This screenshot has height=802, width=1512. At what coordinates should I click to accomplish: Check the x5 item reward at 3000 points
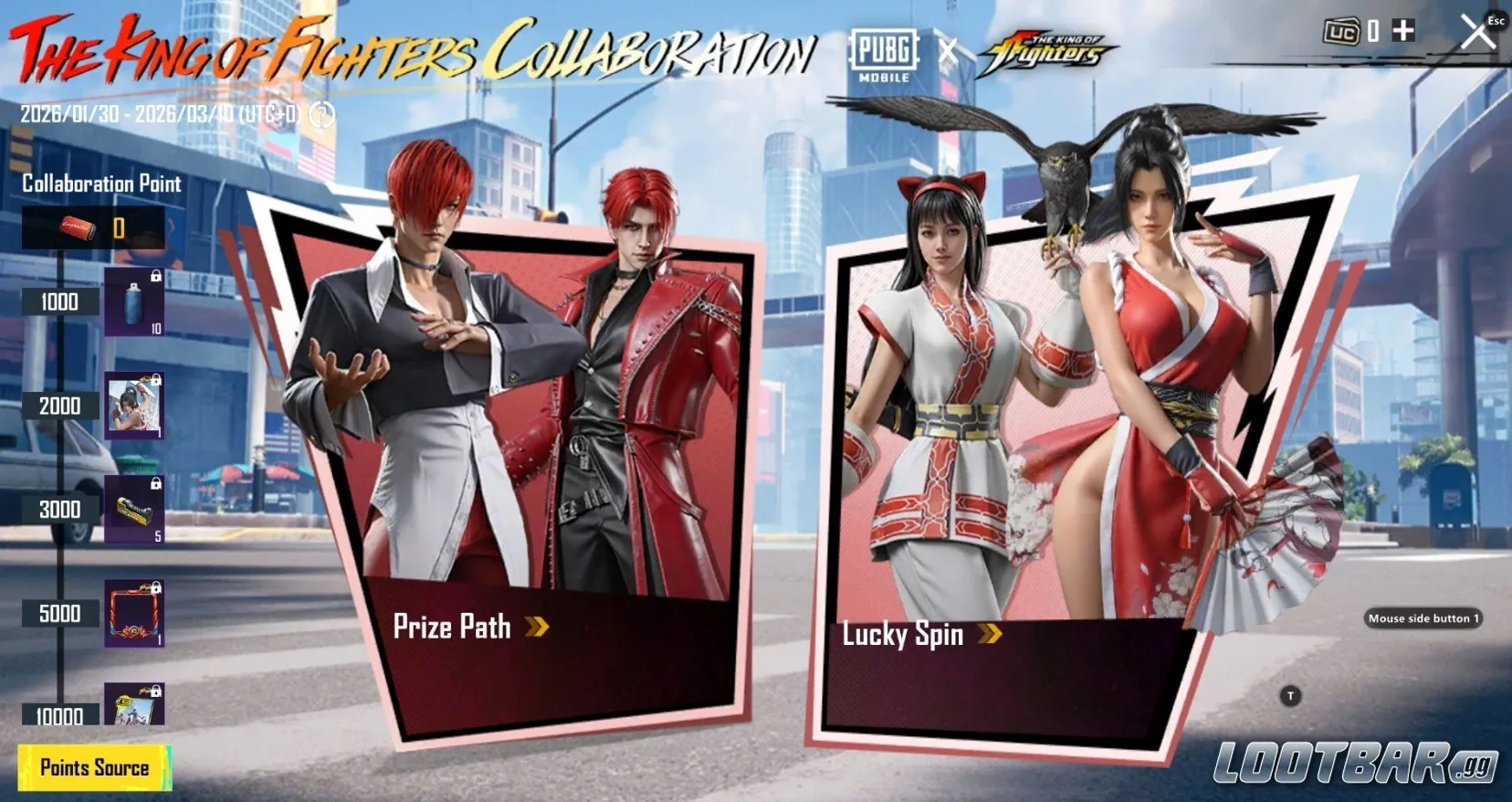click(x=135, y=509)
